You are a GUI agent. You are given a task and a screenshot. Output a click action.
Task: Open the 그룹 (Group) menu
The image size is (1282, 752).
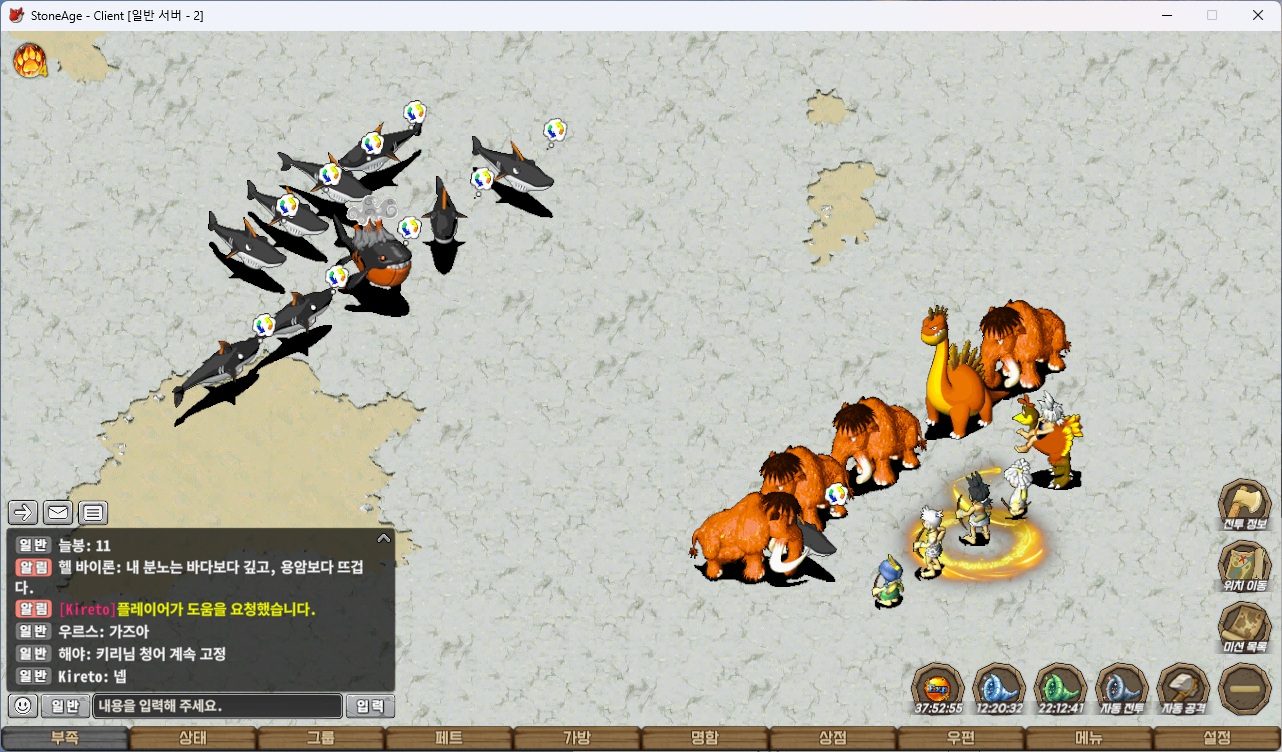point(321,739)
